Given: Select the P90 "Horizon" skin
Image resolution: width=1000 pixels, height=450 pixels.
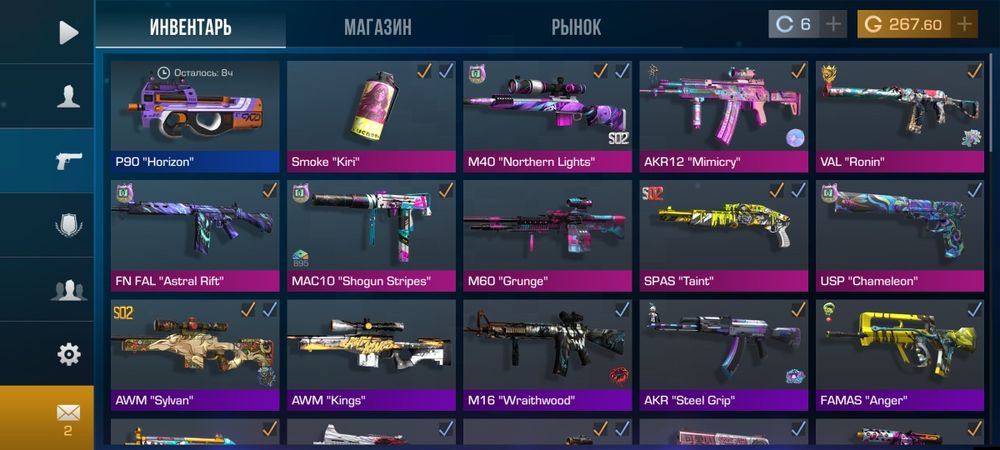Looking at the screenshot, I should (195, 115).
